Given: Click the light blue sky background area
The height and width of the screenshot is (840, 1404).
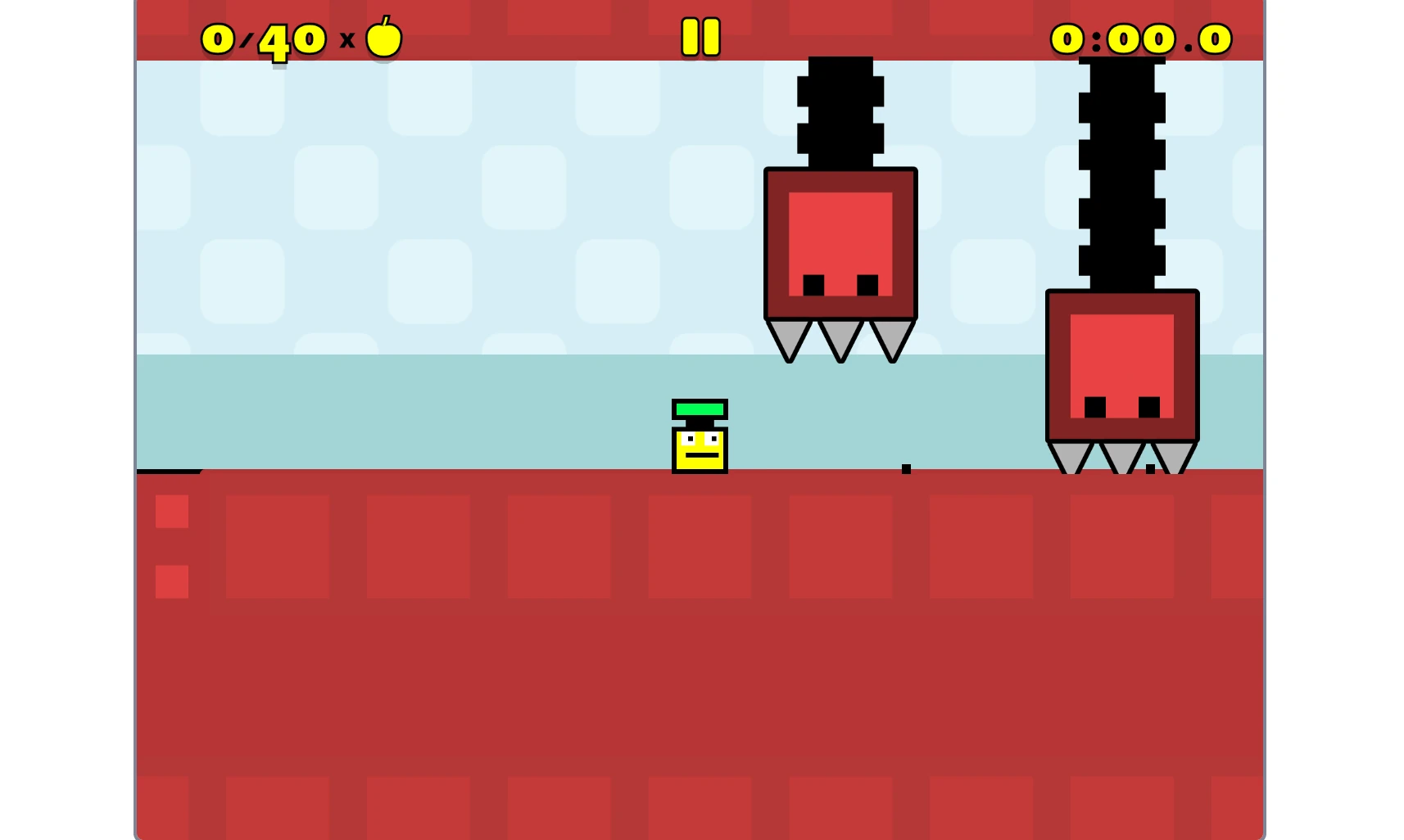Looking at the screenshot, I should click(x=410, y=205).
